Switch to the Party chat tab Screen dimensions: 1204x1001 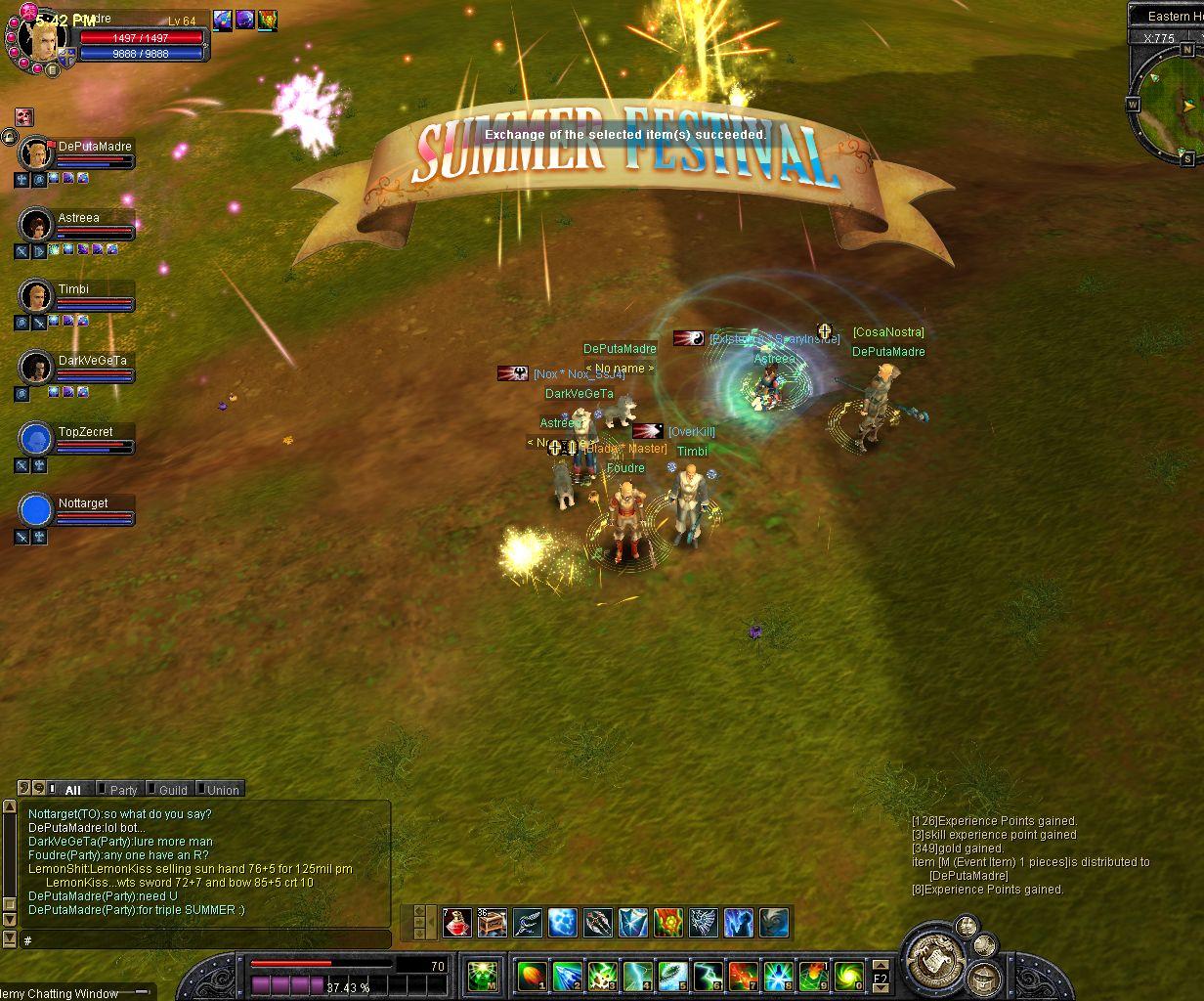pyautogui.click(x=122, y=790)
